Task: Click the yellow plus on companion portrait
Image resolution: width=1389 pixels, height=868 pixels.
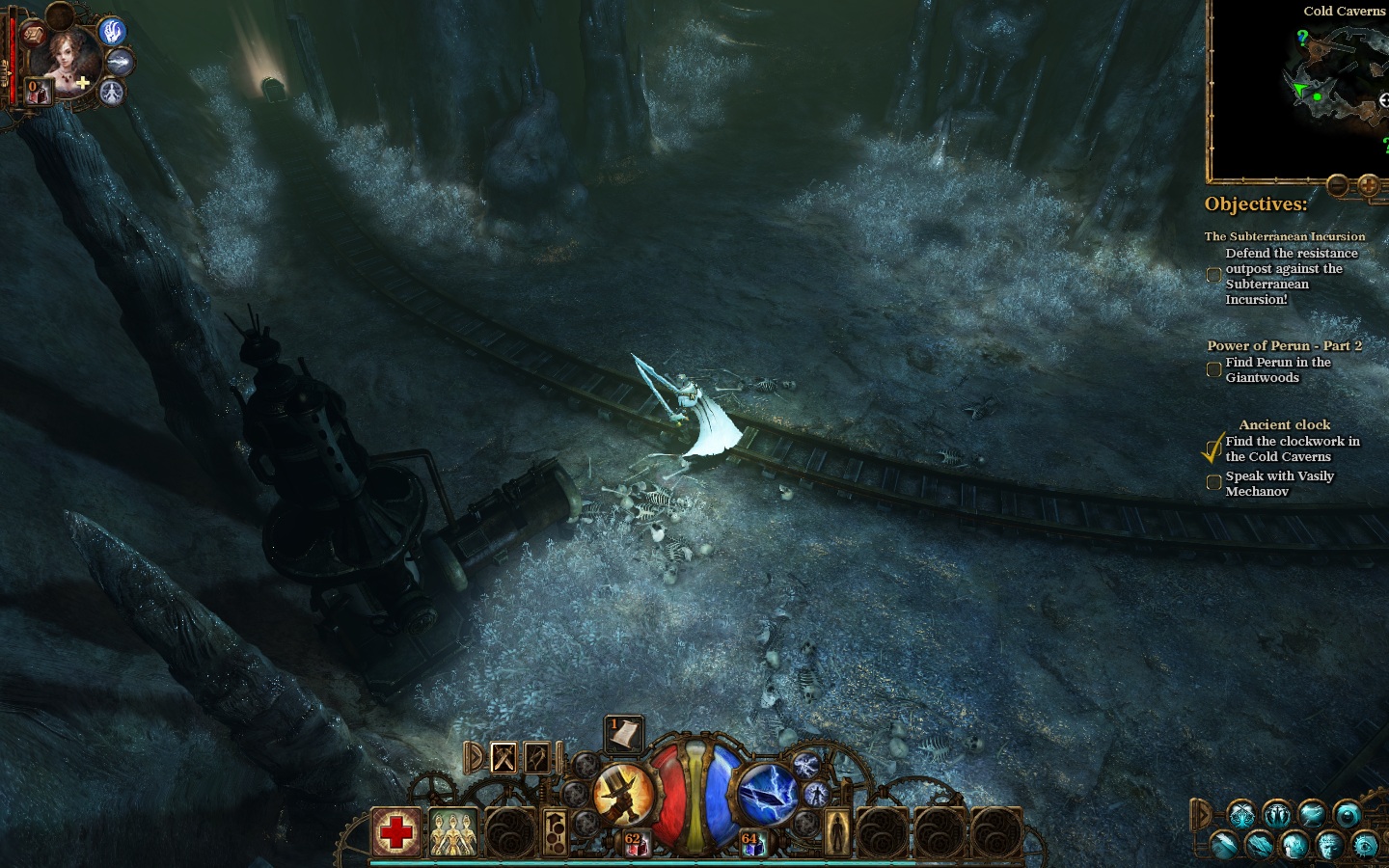Action: 84,84
